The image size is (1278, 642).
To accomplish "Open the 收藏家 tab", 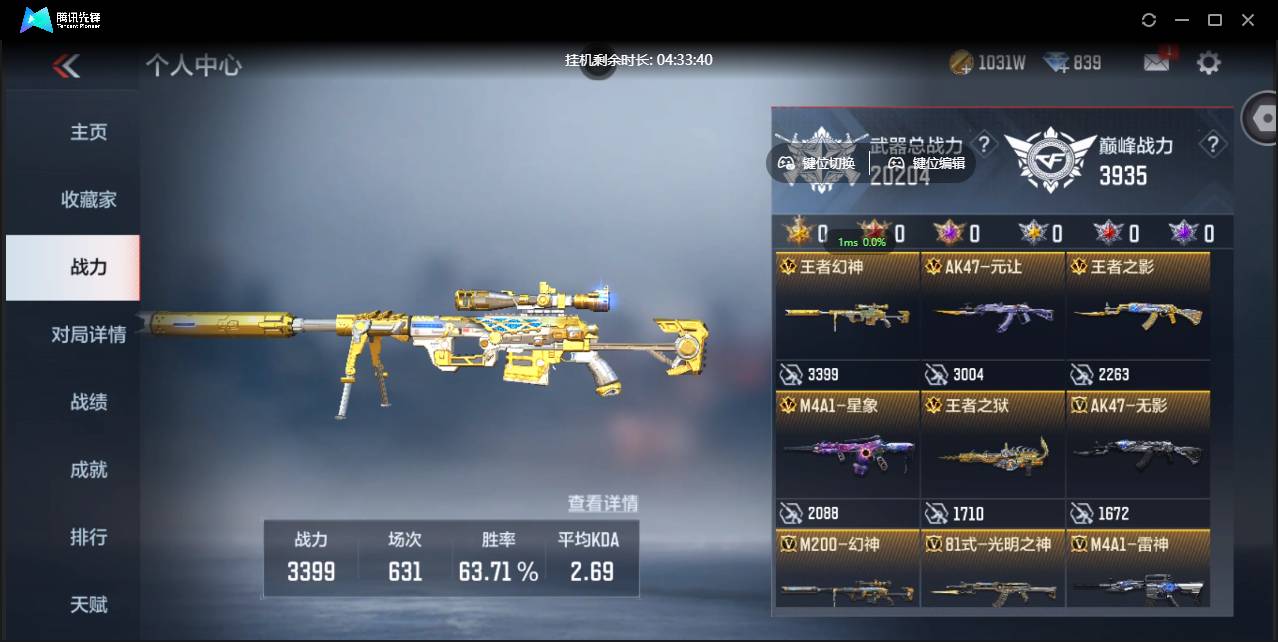I will [x=88, y=199].
